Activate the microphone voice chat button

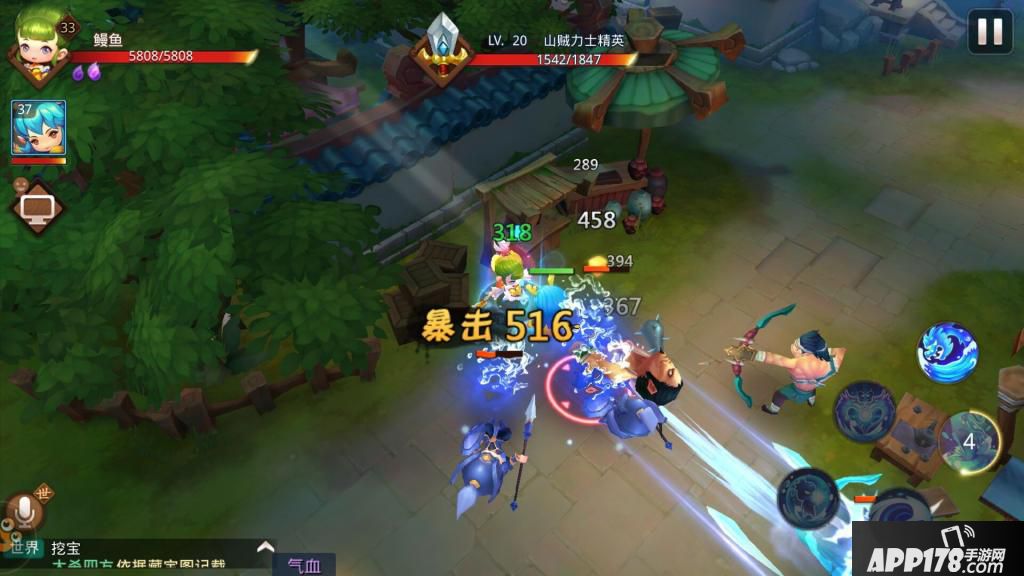(25, 514)
